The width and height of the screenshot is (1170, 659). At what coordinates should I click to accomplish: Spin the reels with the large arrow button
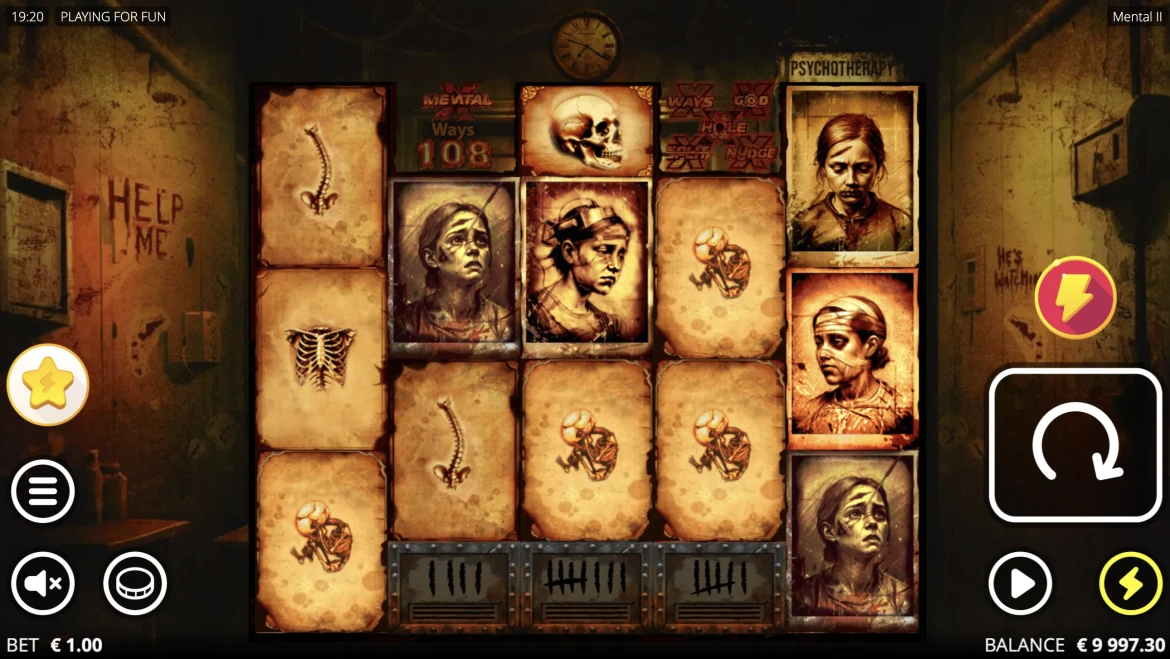pyautogui.click(x=1075, y=445)
